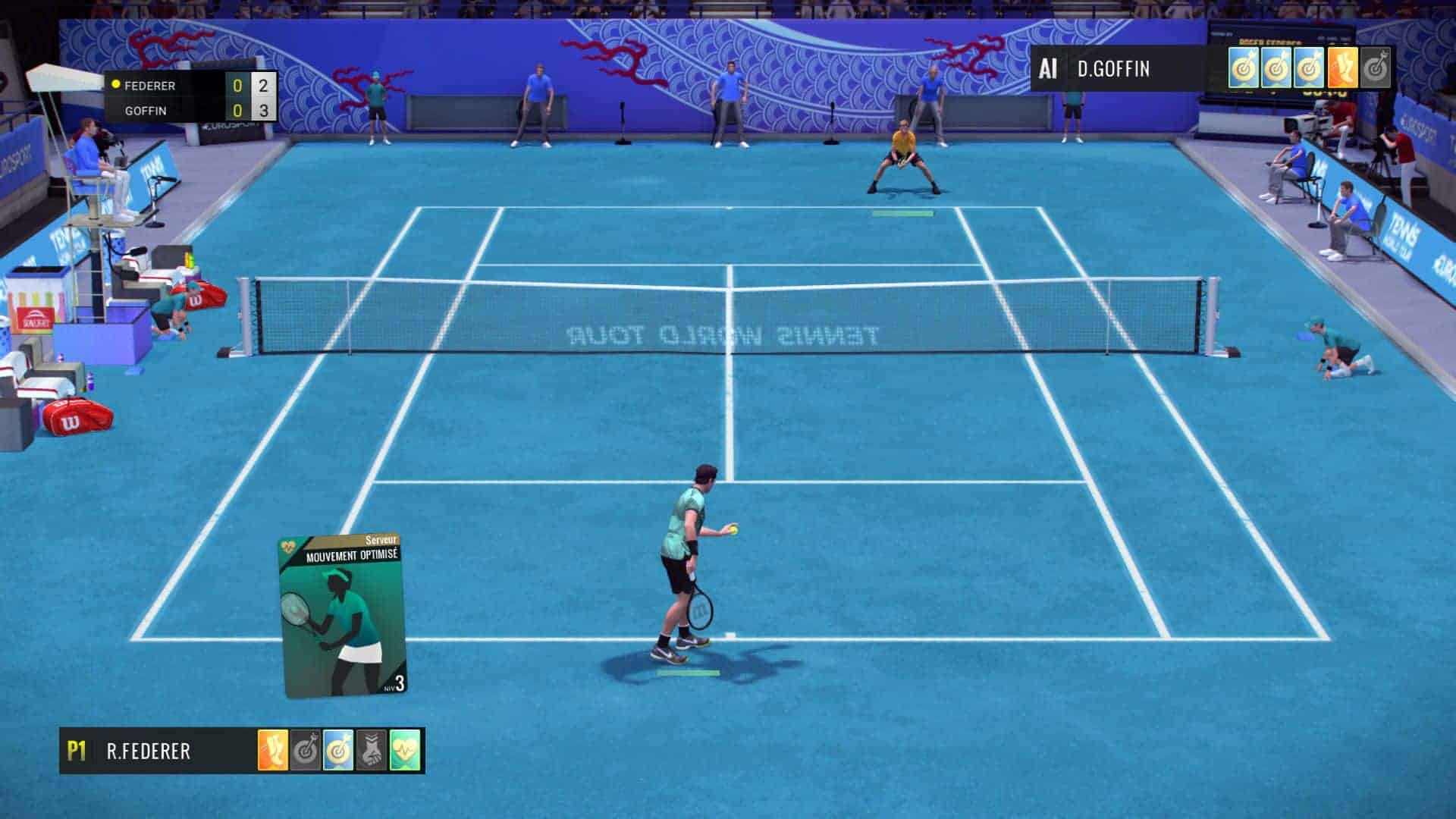The image size is (1456, 819).
Task: Select Goffin's orange running-shoes skill card
Action: (x=1342, y=69)
